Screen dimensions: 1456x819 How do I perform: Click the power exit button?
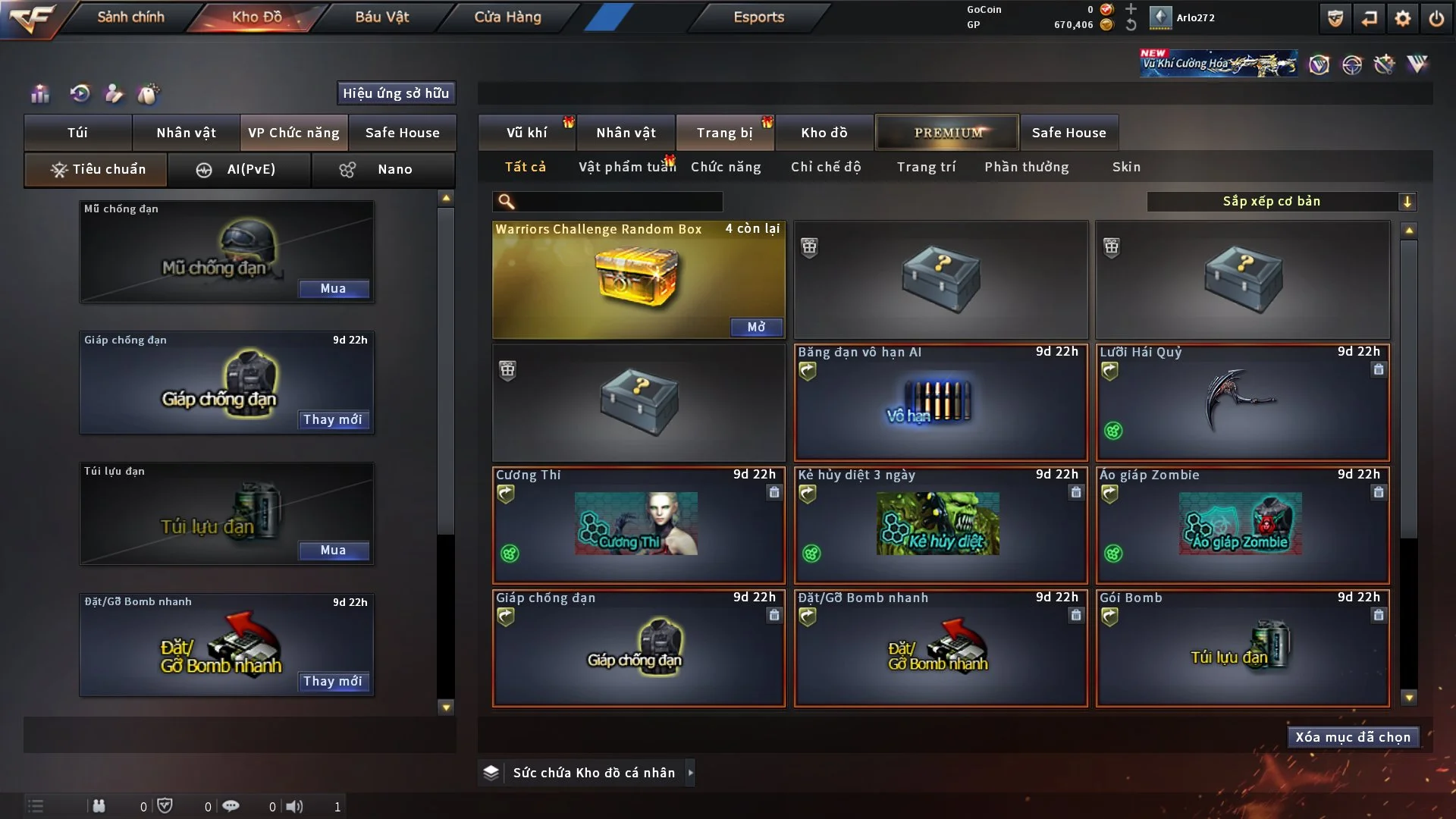pos(1436,18)
